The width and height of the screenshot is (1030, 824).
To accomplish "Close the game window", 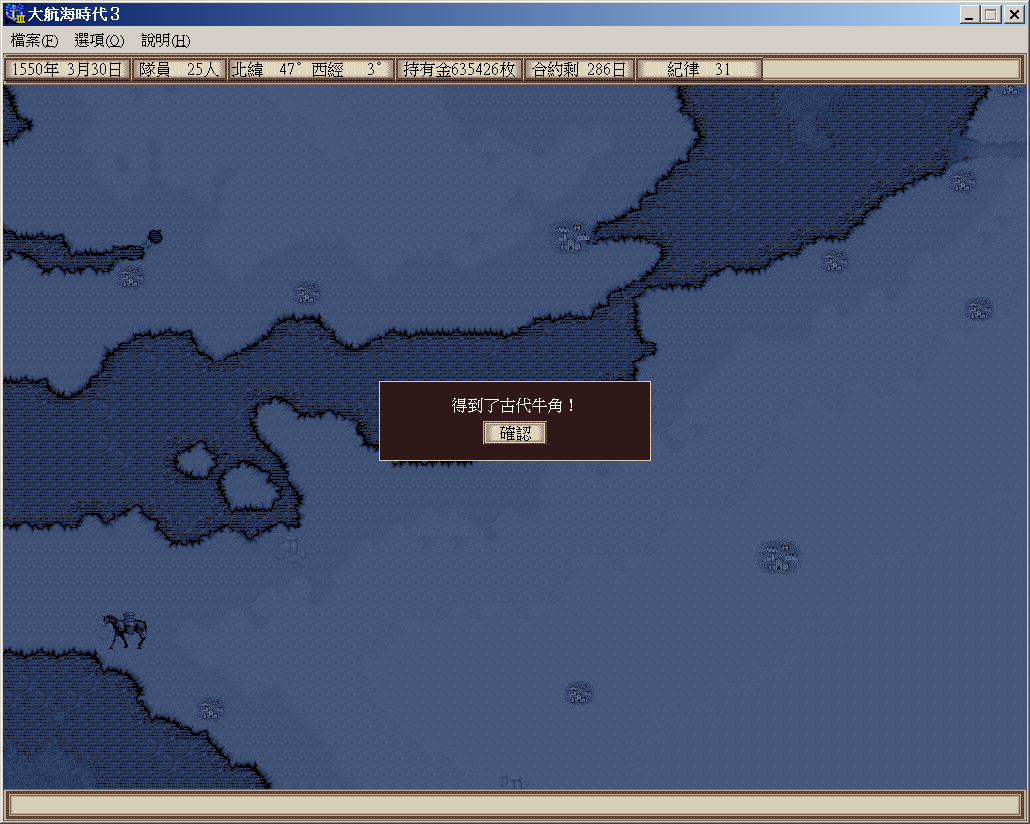I will coord(1011,14).
